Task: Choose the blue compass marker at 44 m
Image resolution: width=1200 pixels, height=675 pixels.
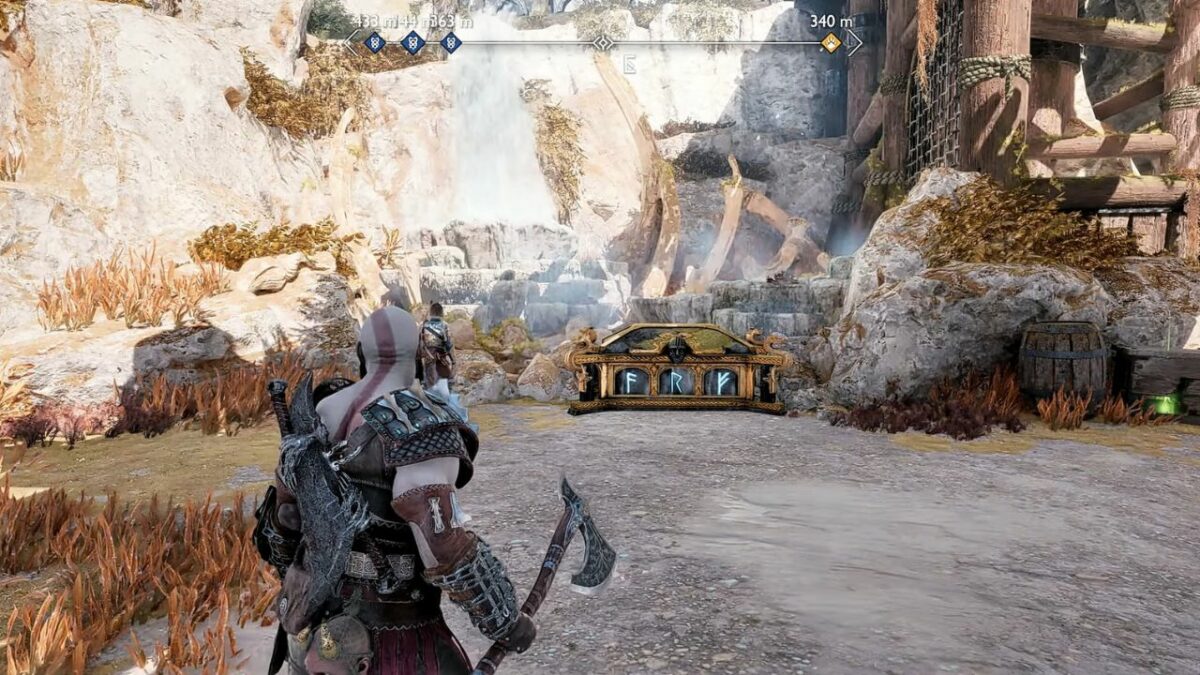Action: click(x=413, y=42)
